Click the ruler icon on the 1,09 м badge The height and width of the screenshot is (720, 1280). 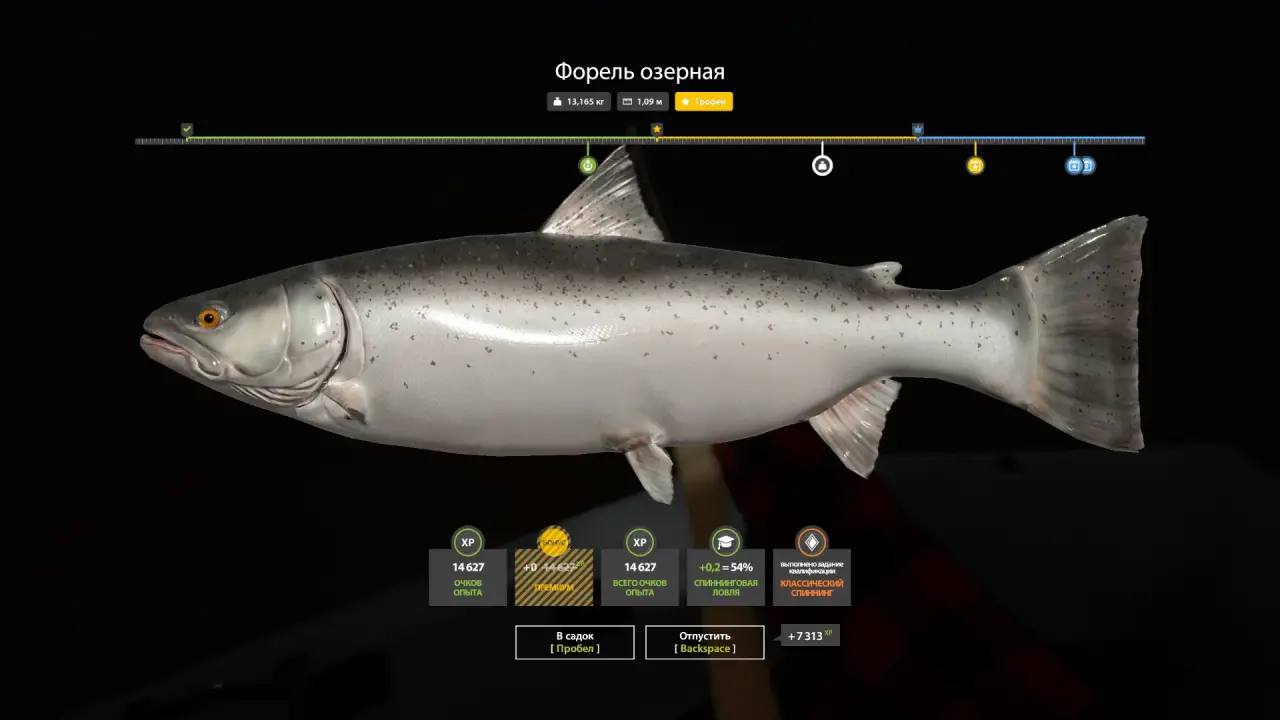(x=625, y=101)
